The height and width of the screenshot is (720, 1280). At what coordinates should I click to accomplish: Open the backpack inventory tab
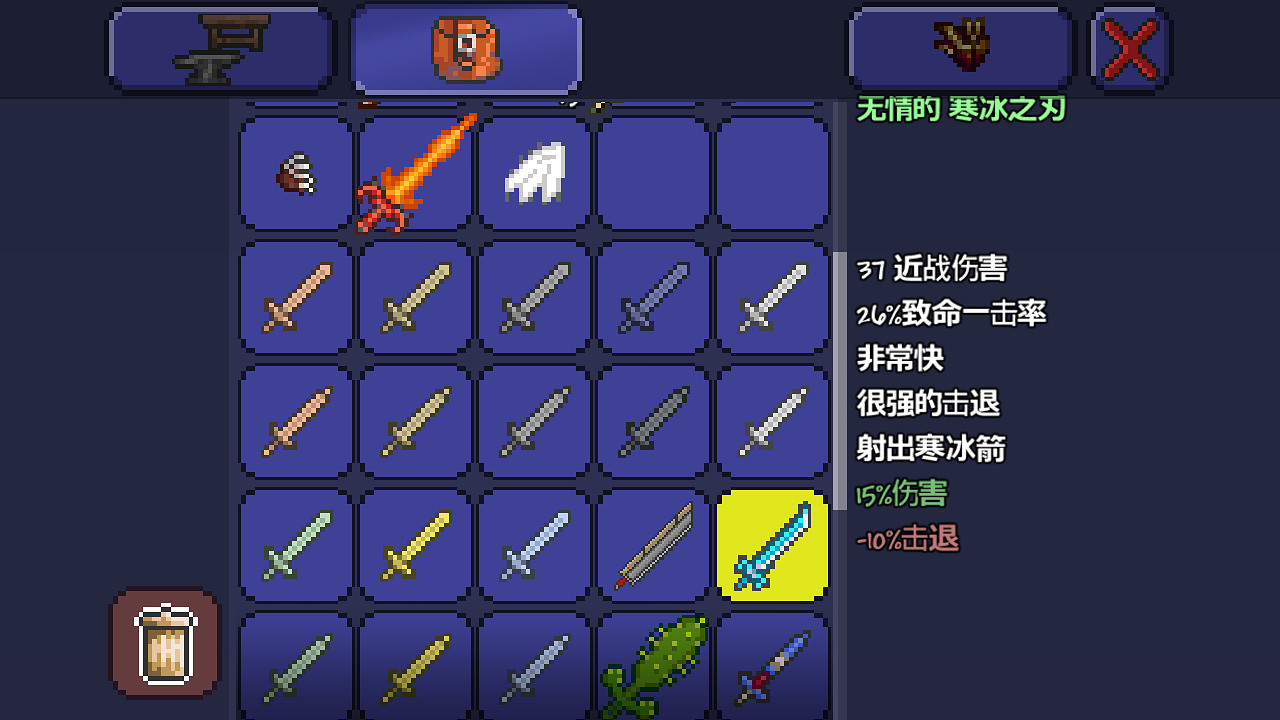(465, 47)
